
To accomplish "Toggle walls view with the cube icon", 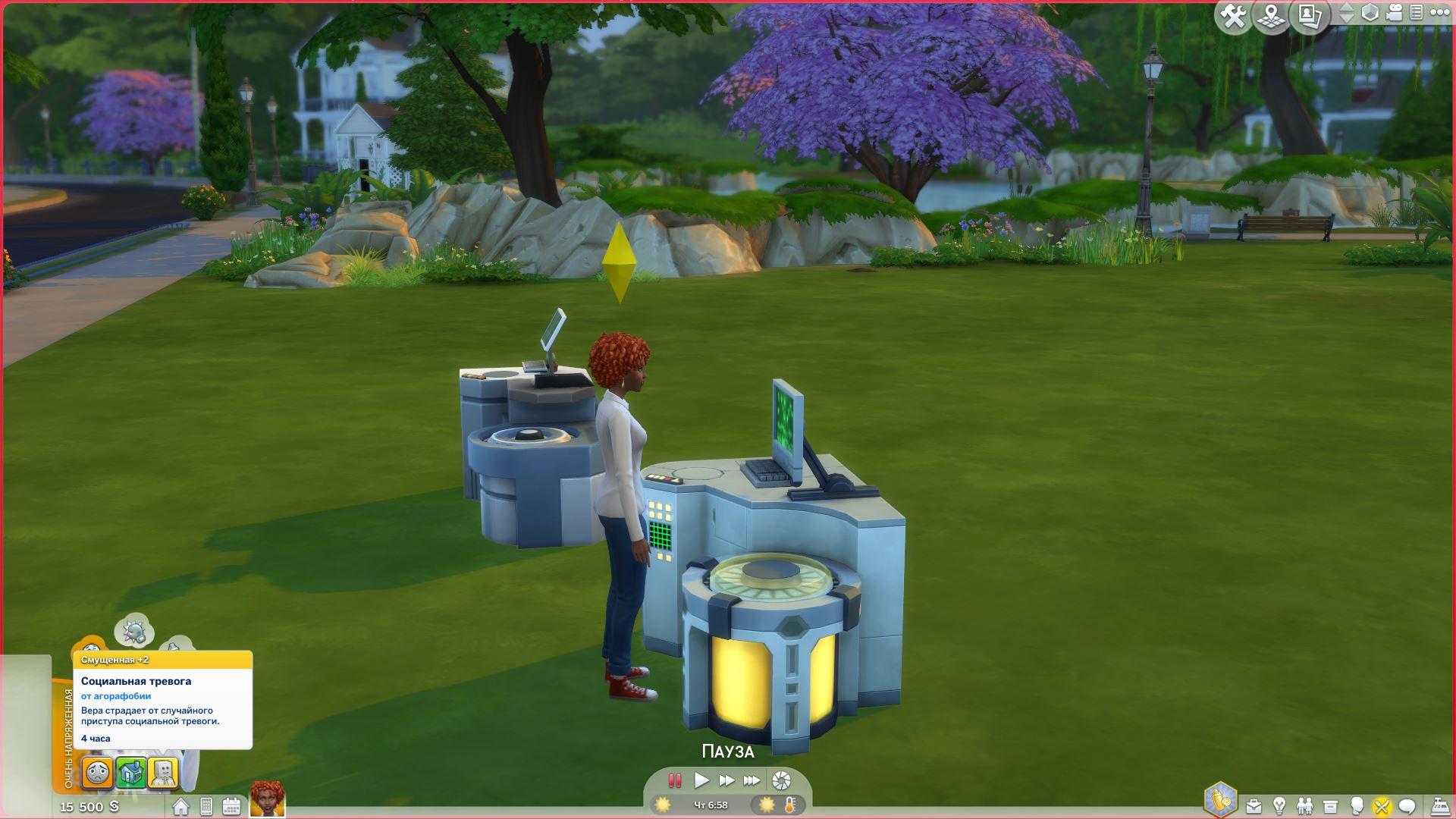I will 1370,13.
